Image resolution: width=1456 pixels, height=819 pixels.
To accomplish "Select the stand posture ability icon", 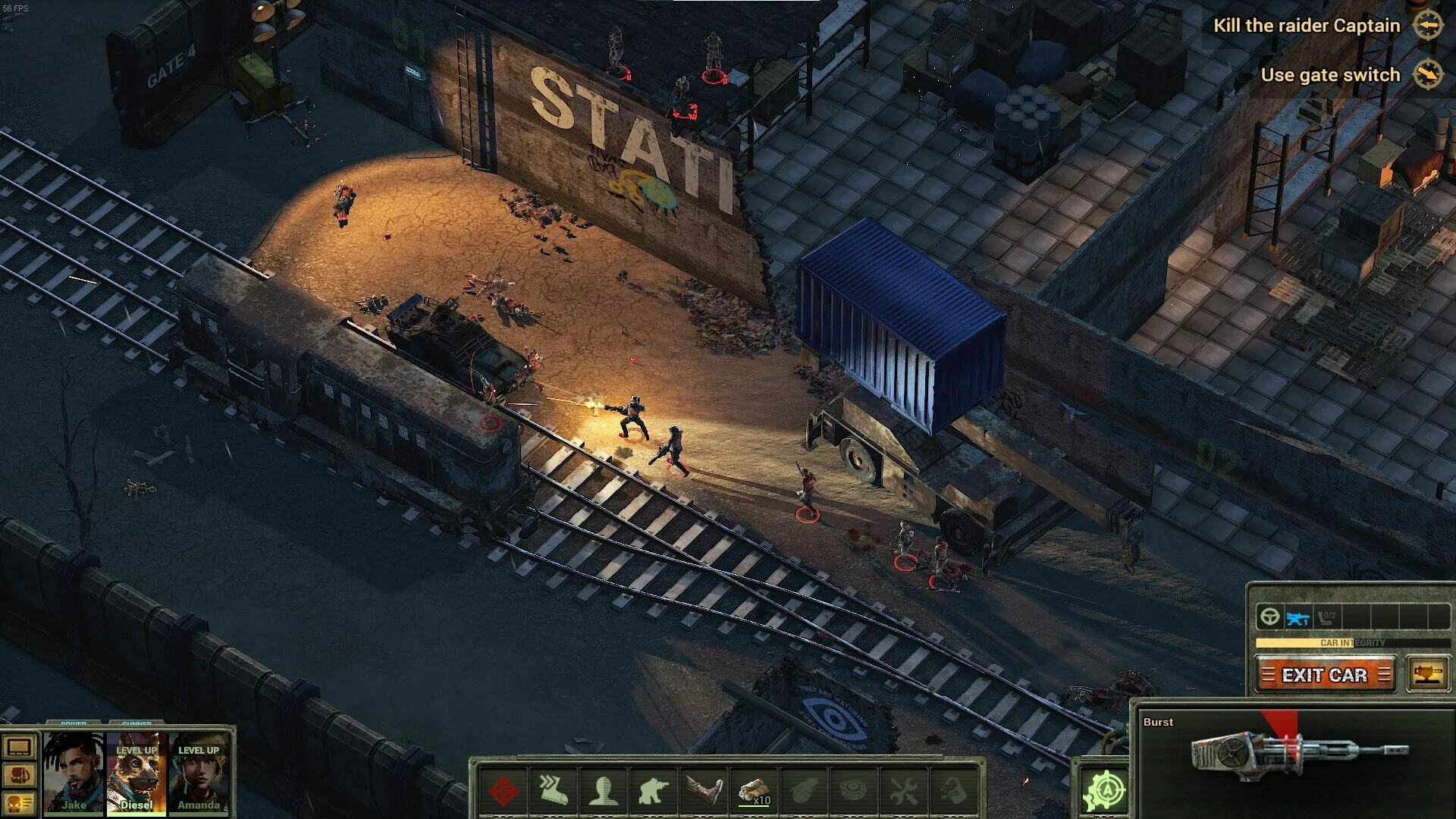I will [604, 790].
